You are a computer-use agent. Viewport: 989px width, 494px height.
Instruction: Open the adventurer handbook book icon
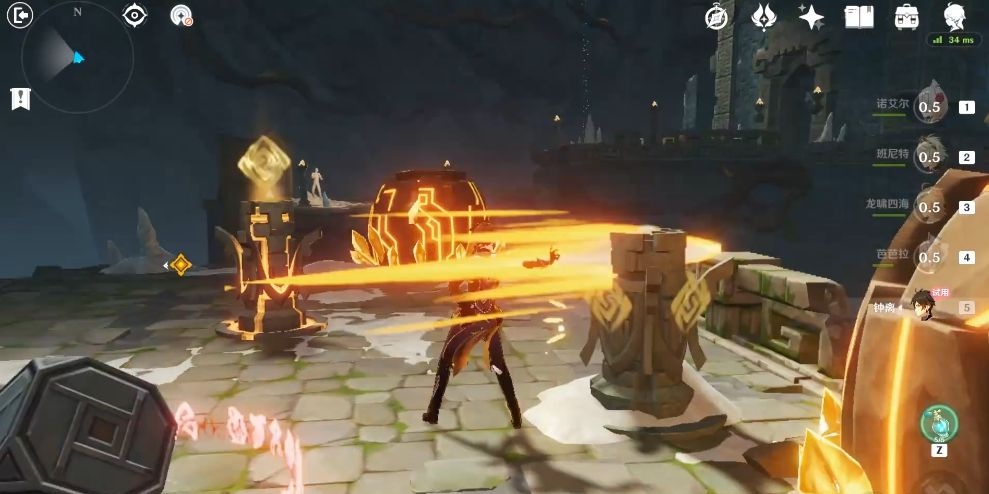pyautogui.click(x=859, y=16)
